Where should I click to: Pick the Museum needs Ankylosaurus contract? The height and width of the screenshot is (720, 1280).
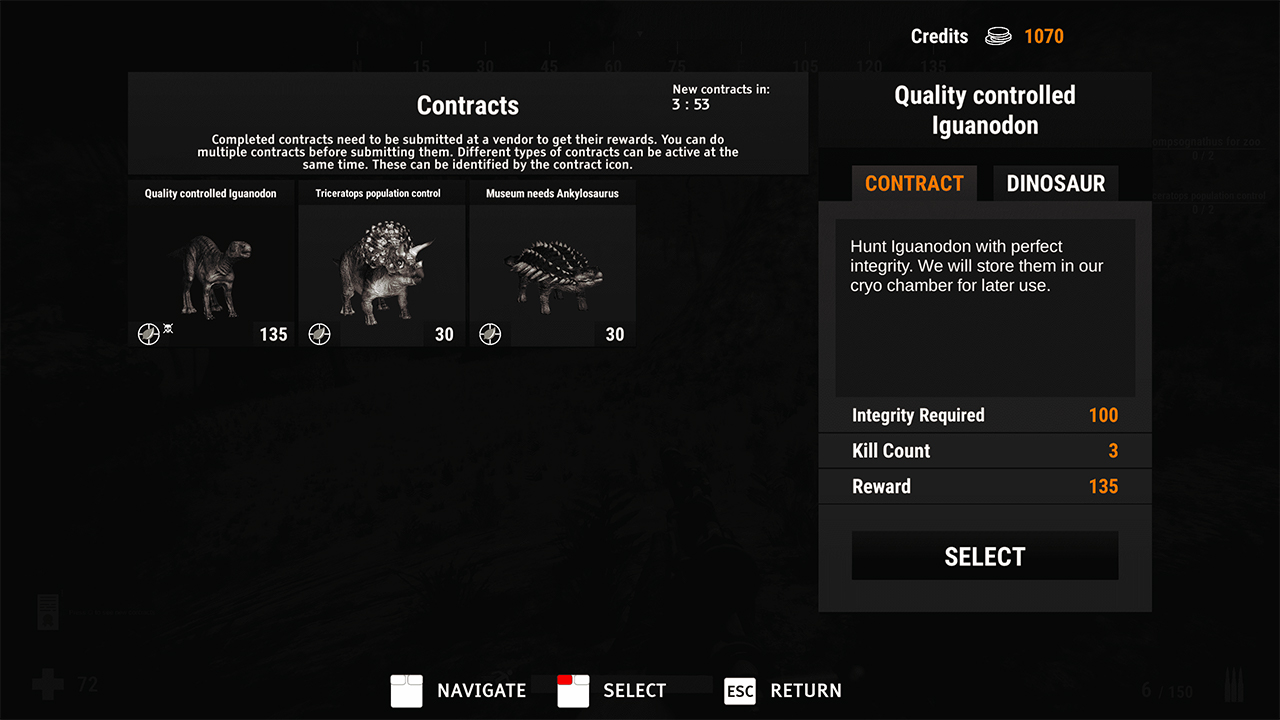[x=552, y=265]
